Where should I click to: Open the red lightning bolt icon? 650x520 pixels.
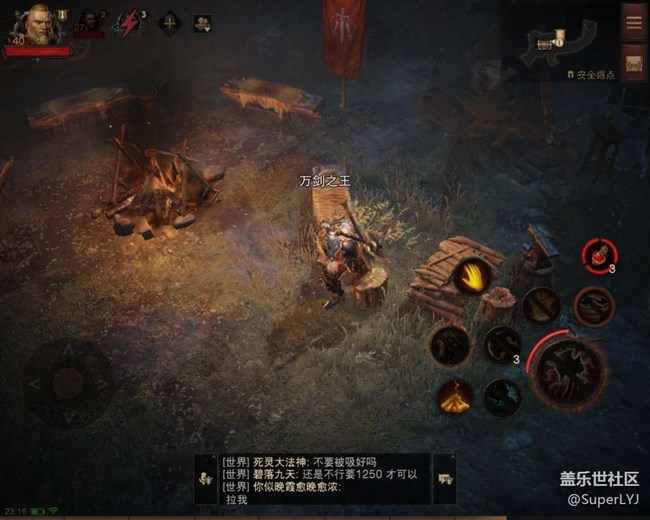(129, 22)
